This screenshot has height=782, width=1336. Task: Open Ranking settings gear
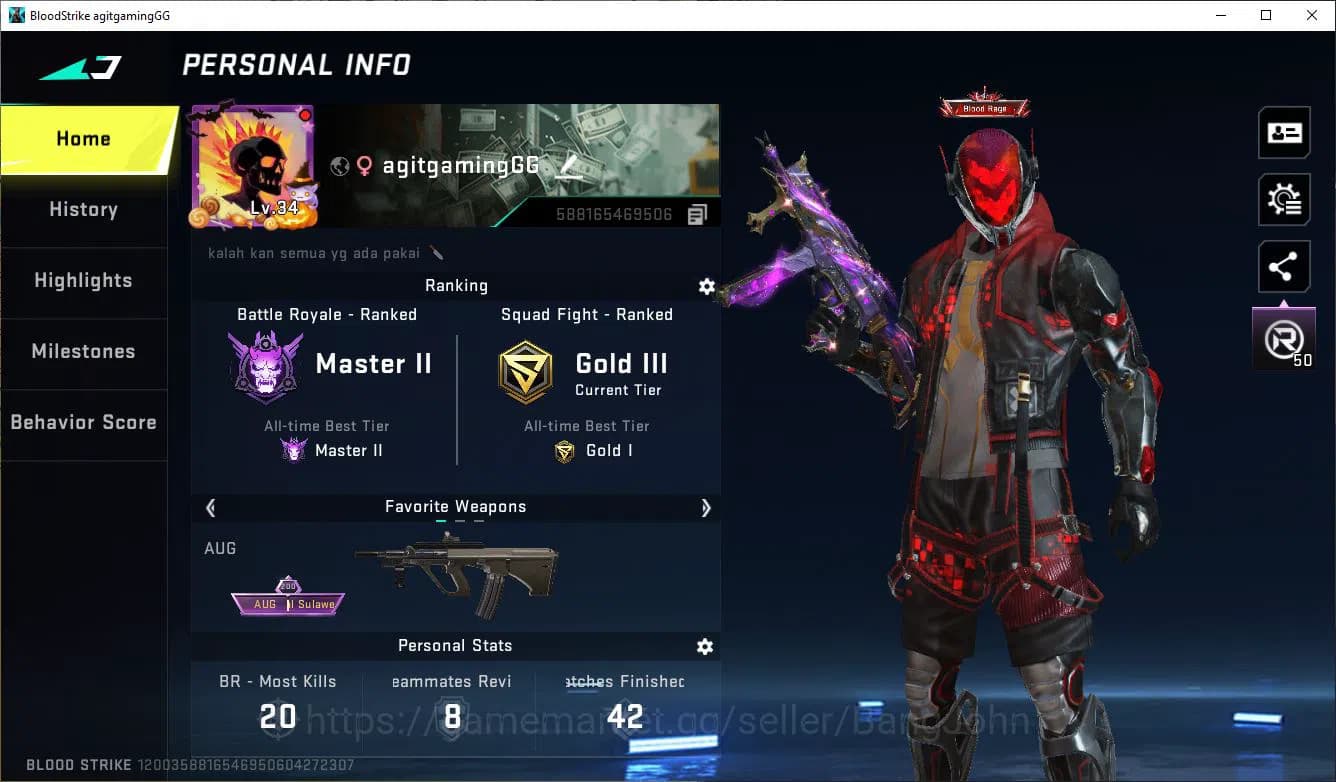707,286
